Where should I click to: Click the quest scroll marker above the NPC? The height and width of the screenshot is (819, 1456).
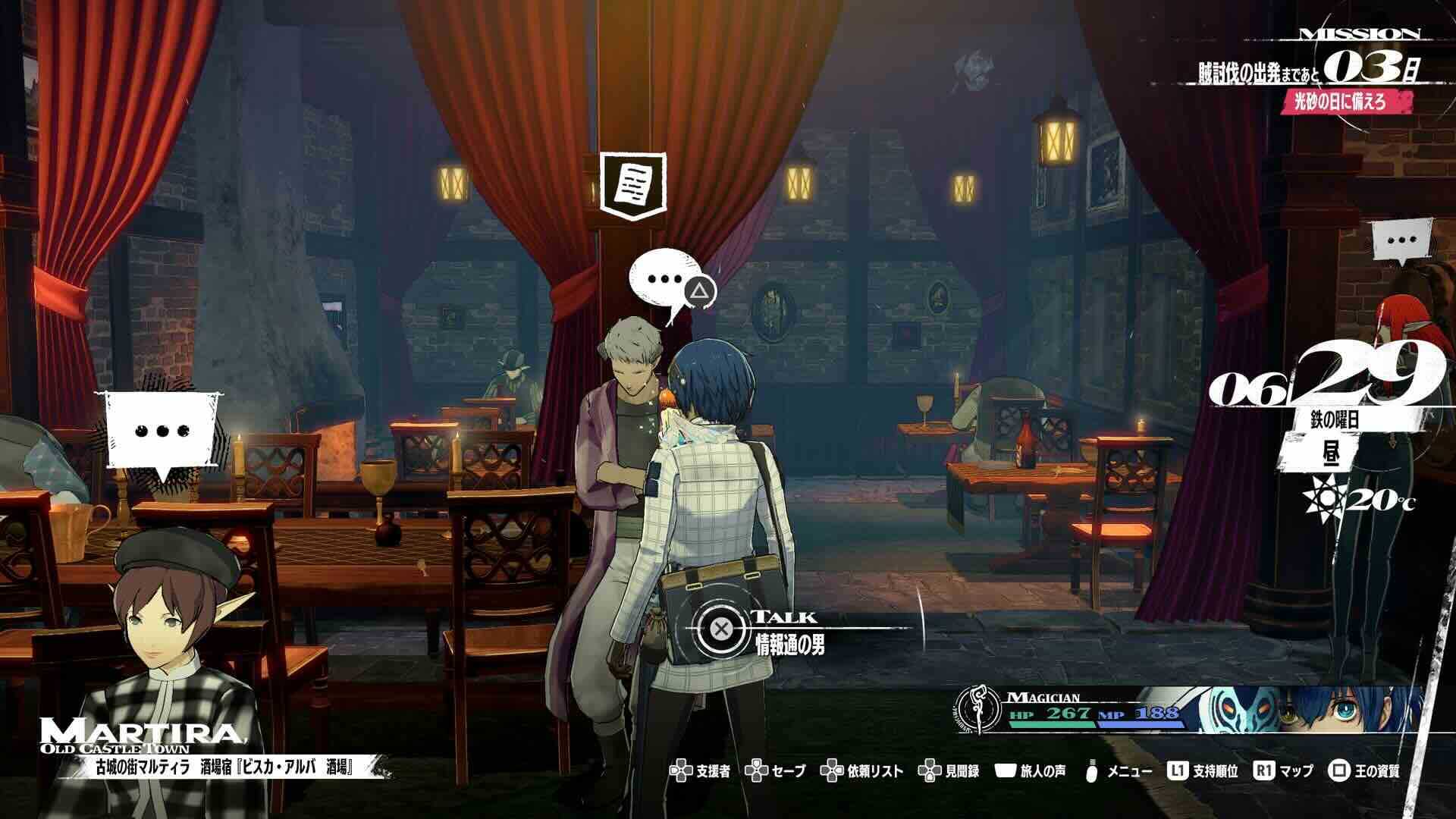point(633,185)
